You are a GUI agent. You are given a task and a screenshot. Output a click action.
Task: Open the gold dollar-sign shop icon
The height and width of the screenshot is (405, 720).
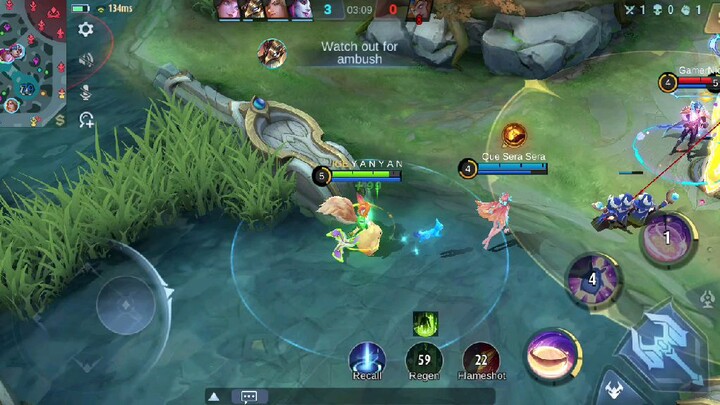tap(60, 121)
